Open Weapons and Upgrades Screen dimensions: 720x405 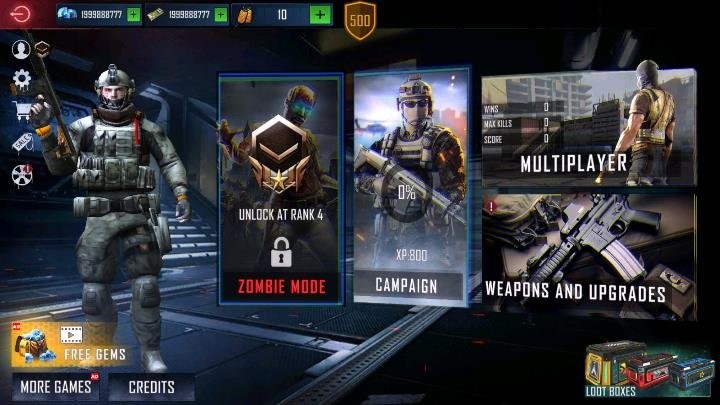(x=588, y=257)
